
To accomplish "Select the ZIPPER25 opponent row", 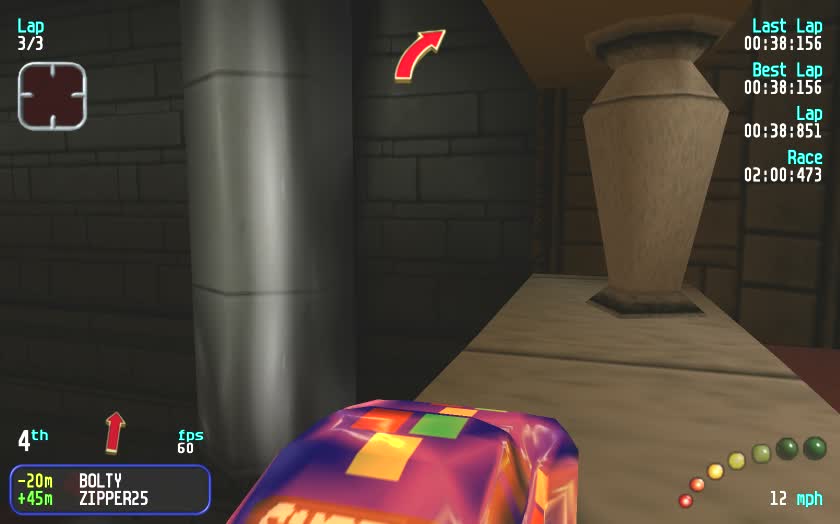I will [110, 498].
